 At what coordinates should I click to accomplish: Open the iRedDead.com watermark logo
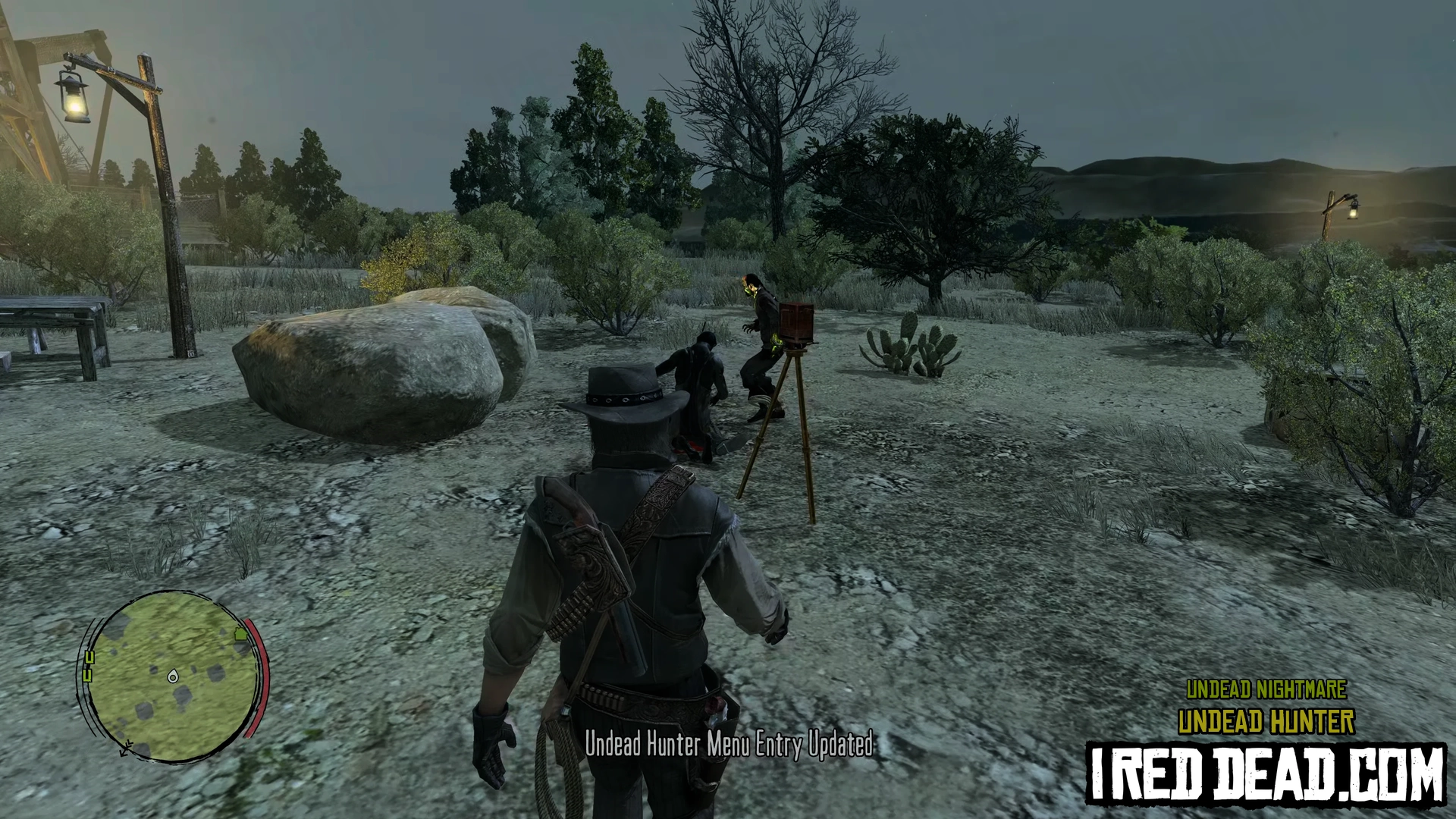[x=1266, y=774]
